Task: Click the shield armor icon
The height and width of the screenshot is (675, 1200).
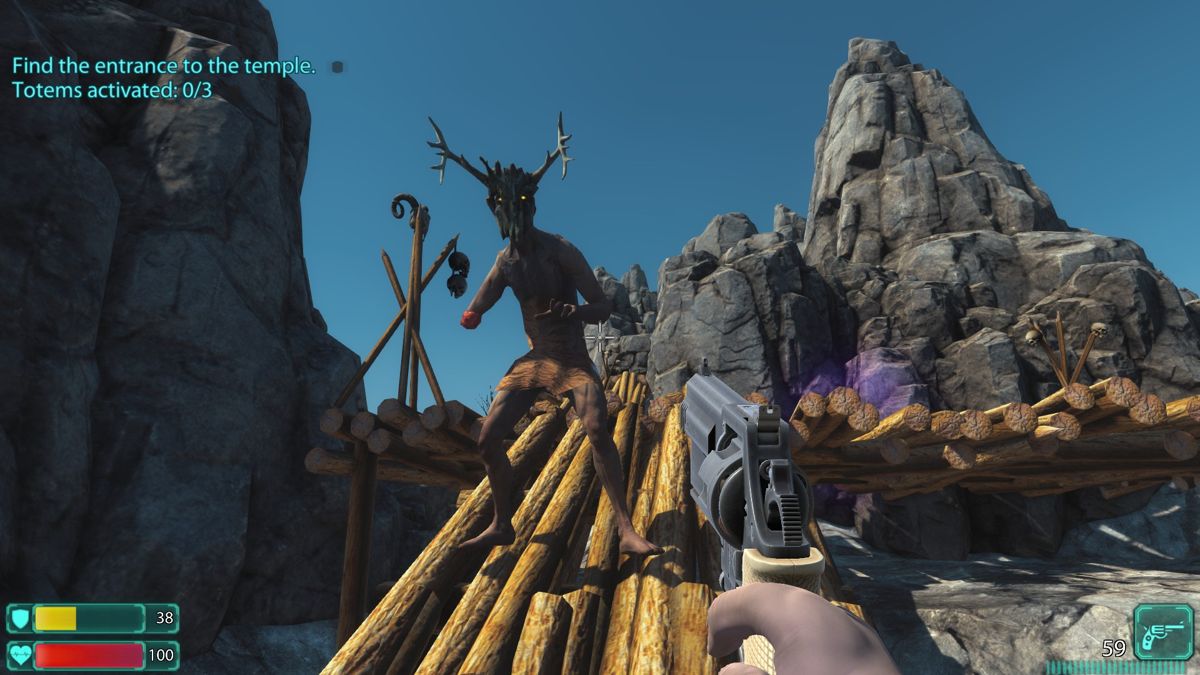Action: click(19, 619)
